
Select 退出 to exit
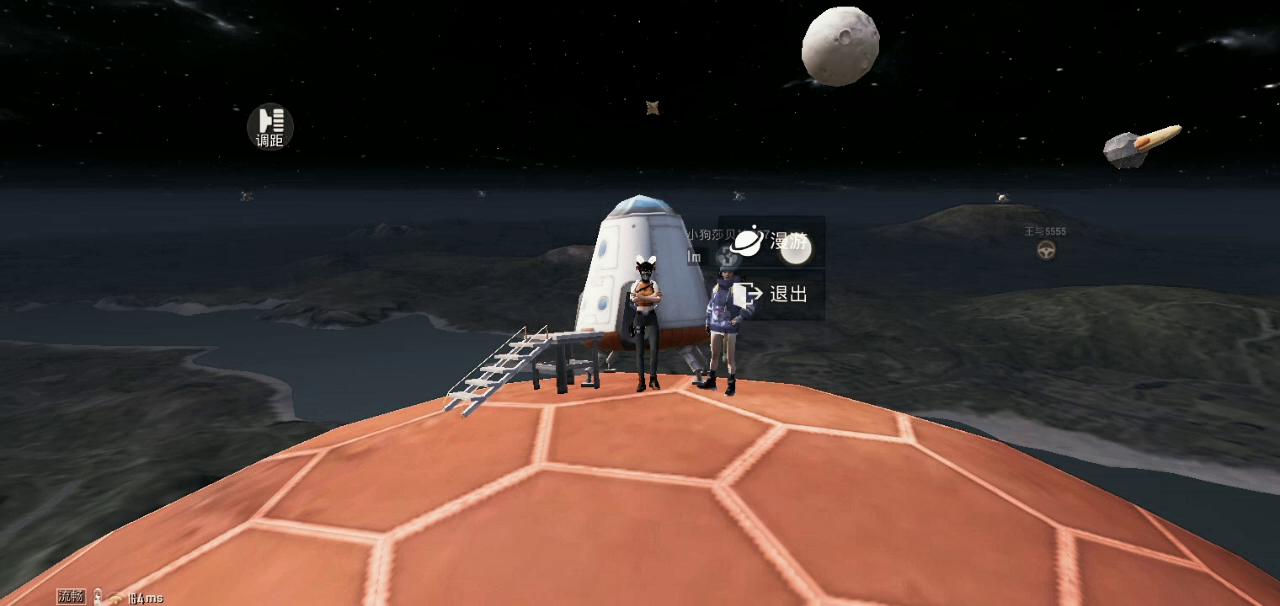[771, 295]
